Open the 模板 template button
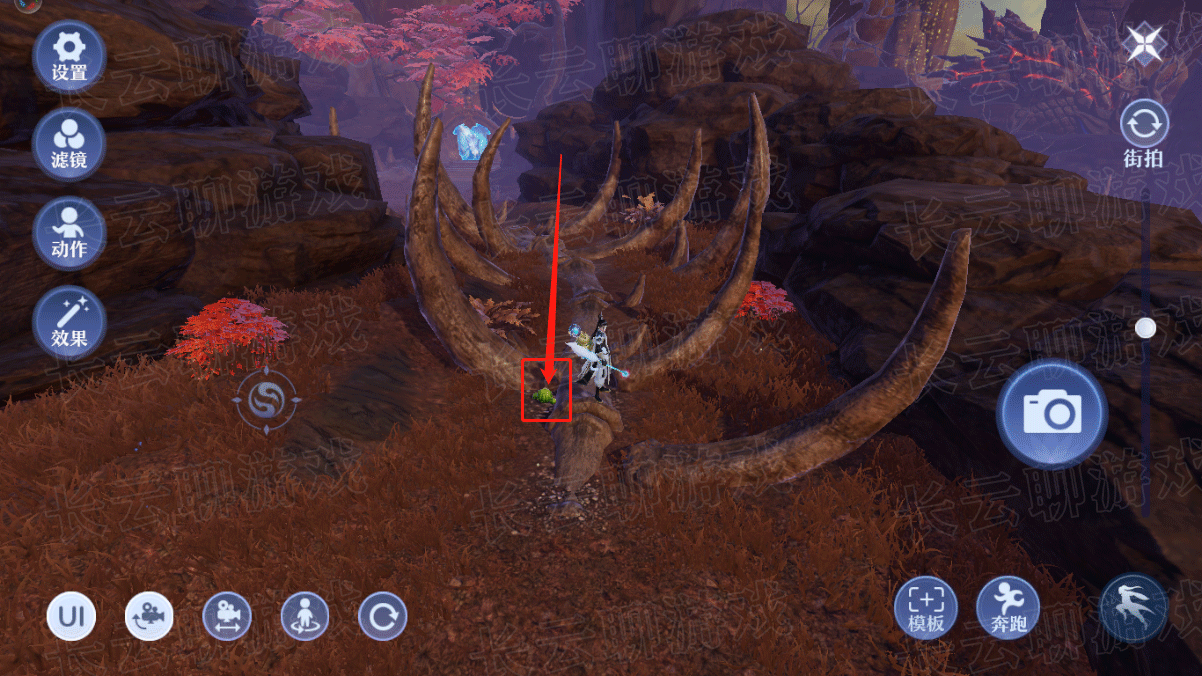1202x676 pixels. point(926,608)
